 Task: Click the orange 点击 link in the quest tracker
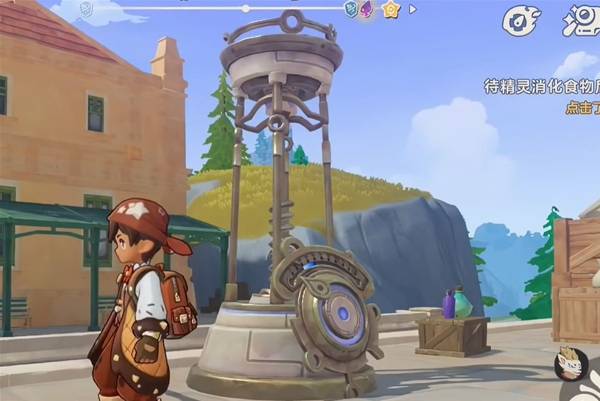580,108
